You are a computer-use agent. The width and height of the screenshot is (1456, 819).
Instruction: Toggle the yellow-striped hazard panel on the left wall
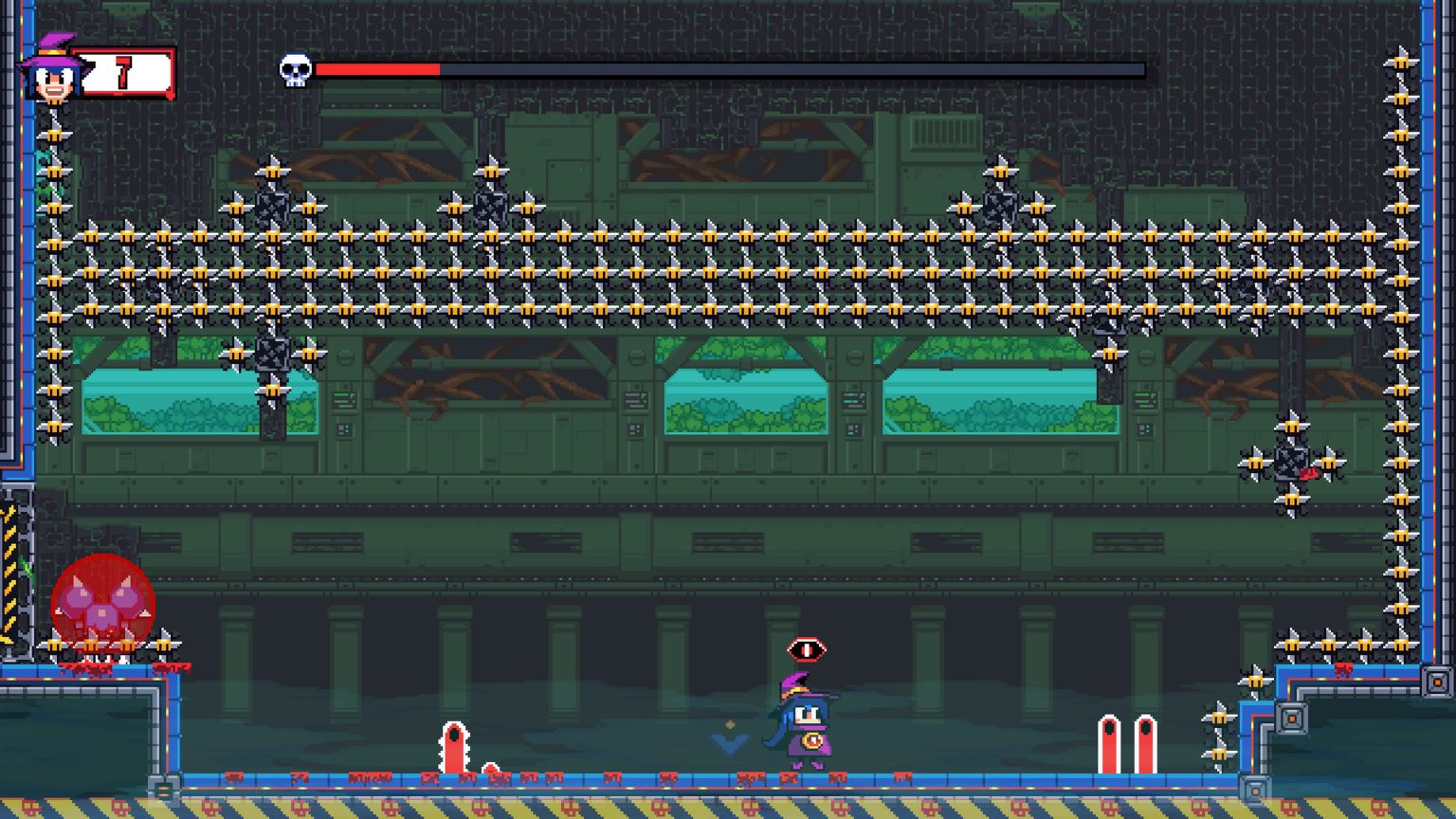click(x=11, y=569)
